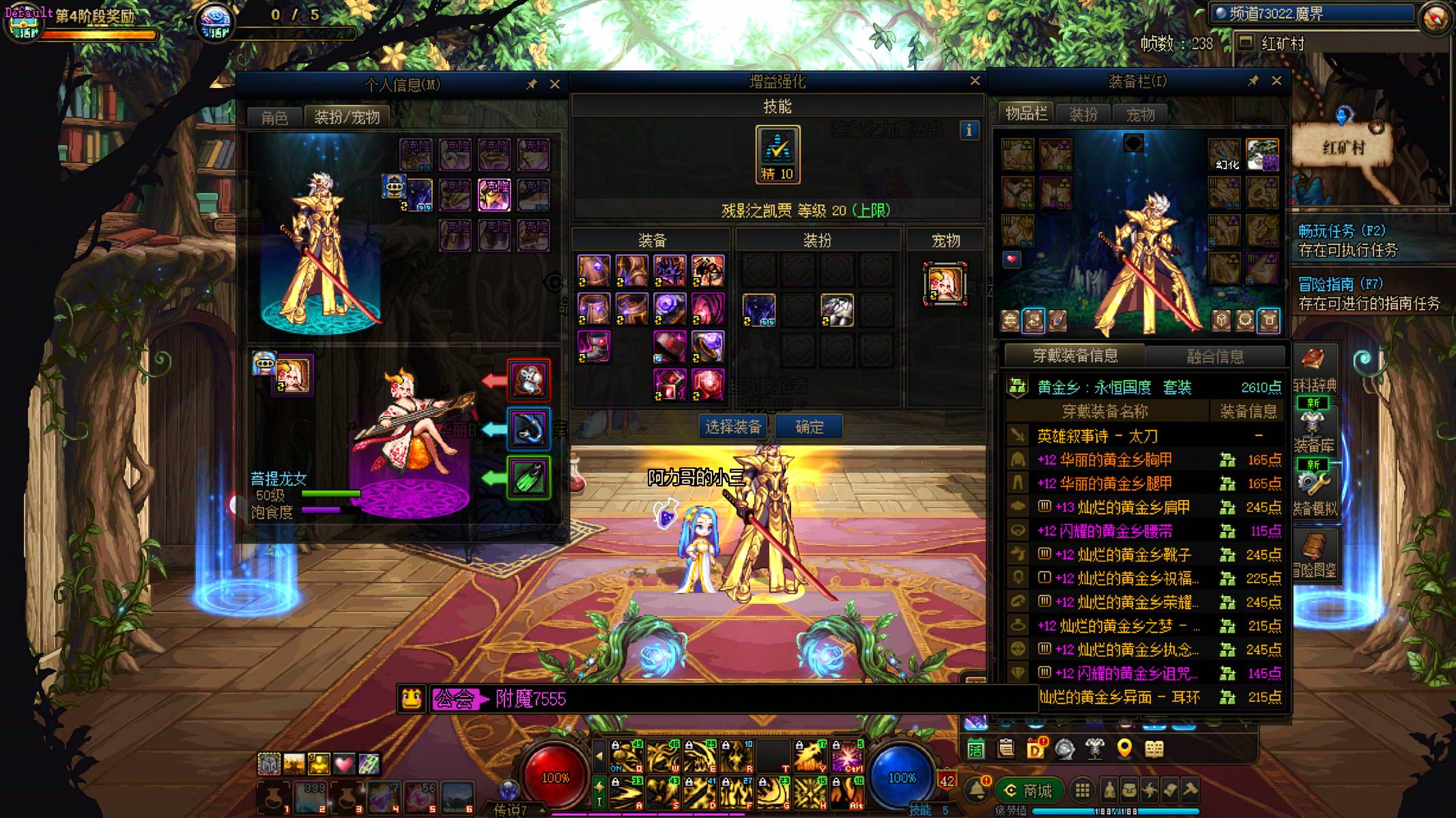1456x818 pixels.
Task: Open the 装扮/宠物 tab
Action: coord(347,117)
